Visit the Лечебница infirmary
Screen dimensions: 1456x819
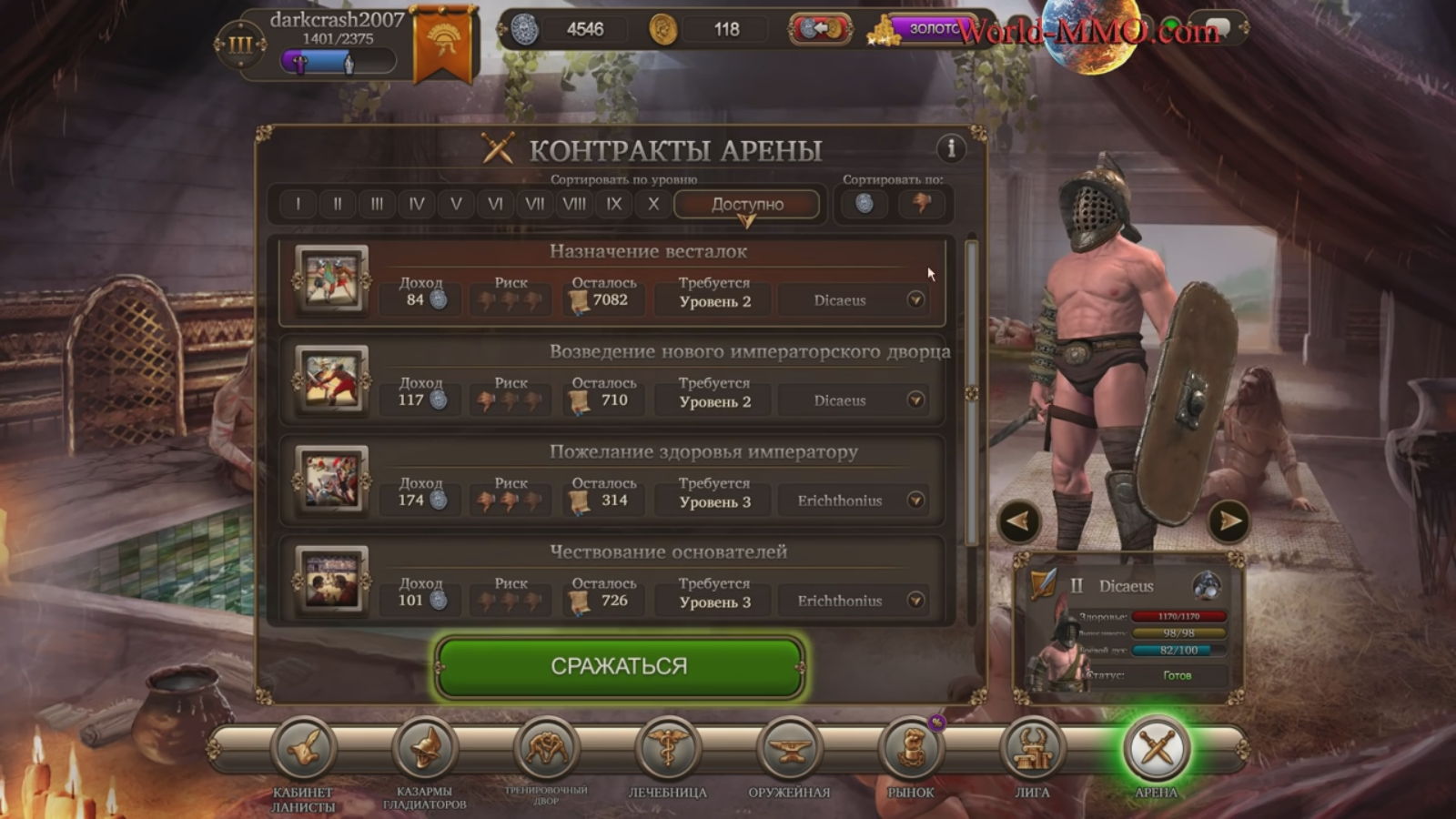(667, 749)
